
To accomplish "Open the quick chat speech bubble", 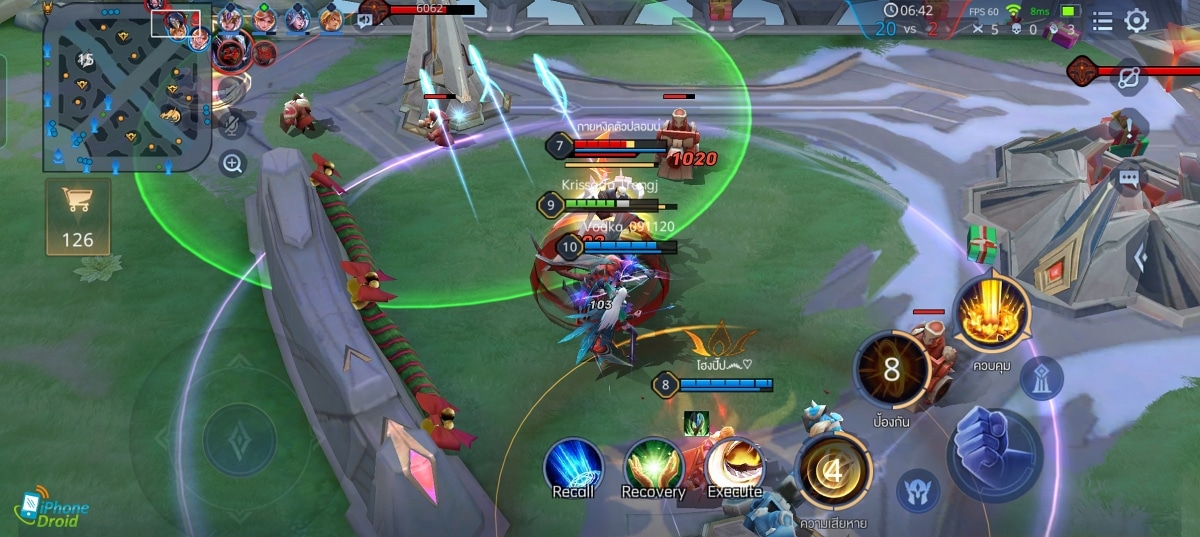I will (x=1129, y=178).
